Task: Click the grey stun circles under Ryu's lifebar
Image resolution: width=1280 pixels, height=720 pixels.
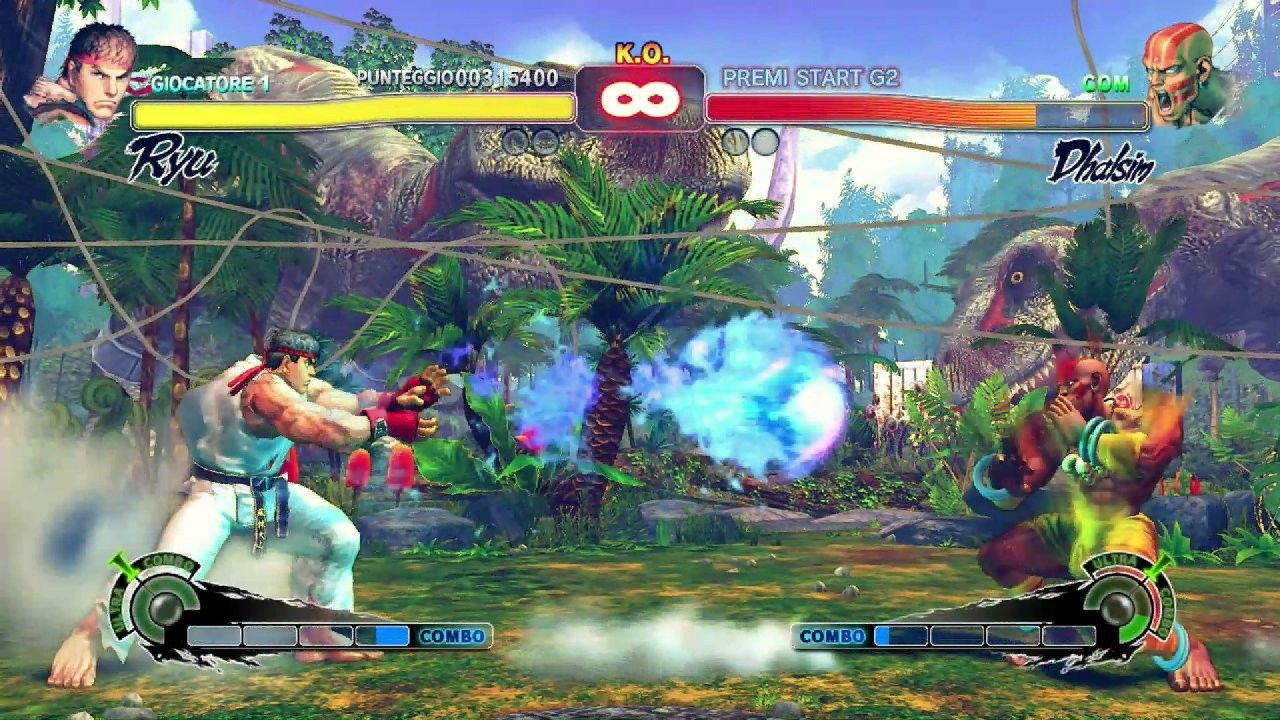Action: point(530,141)
